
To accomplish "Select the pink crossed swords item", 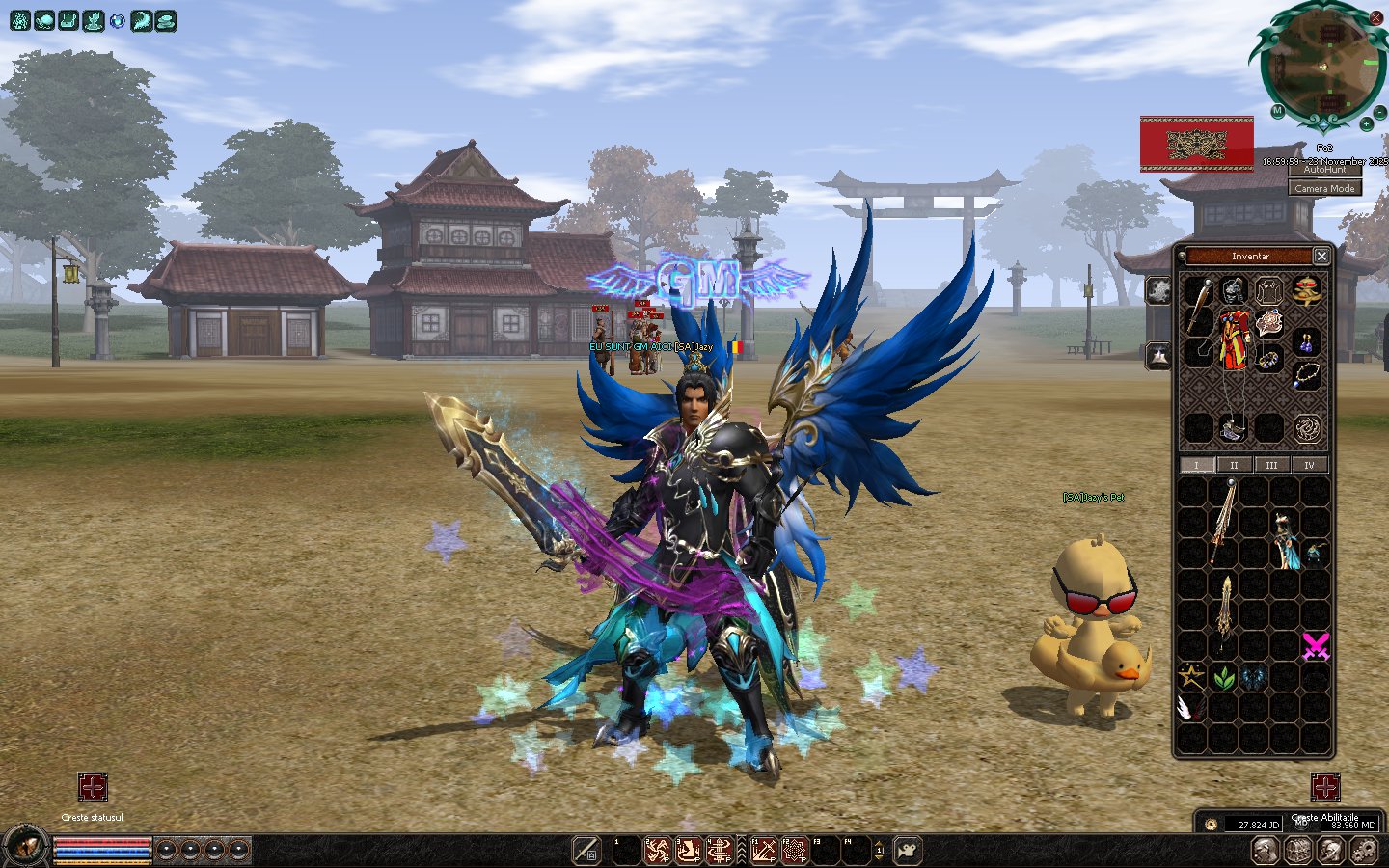I will point(1316,645).
